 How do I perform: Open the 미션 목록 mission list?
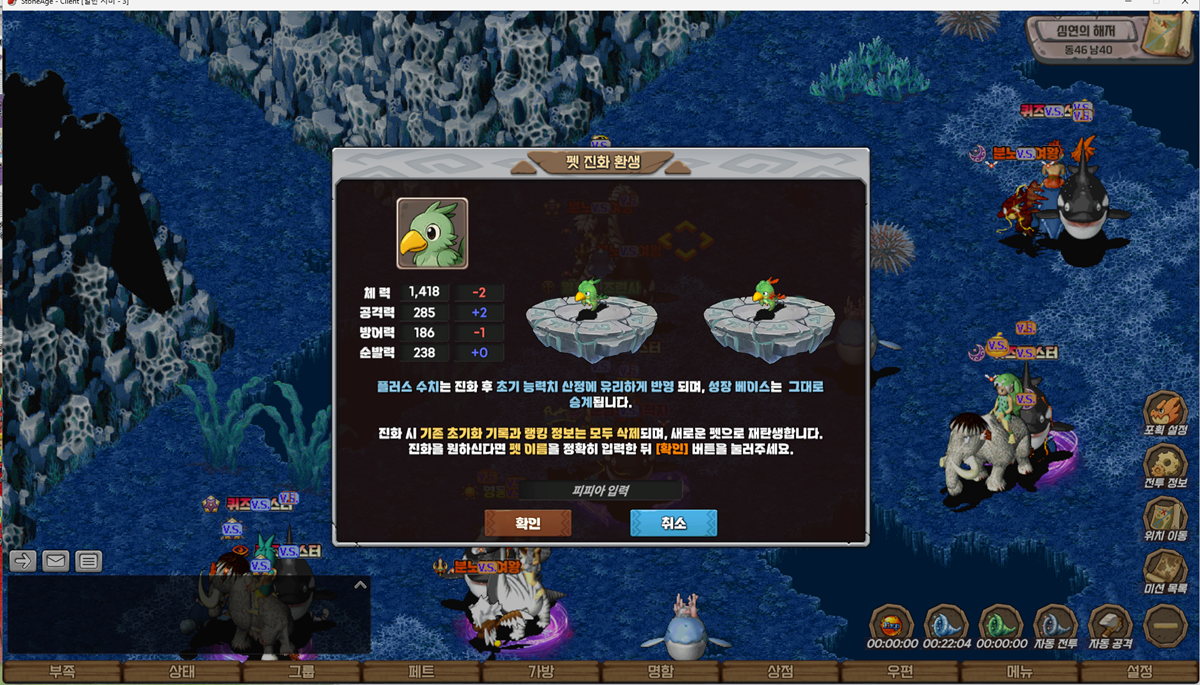point(1165,571)
